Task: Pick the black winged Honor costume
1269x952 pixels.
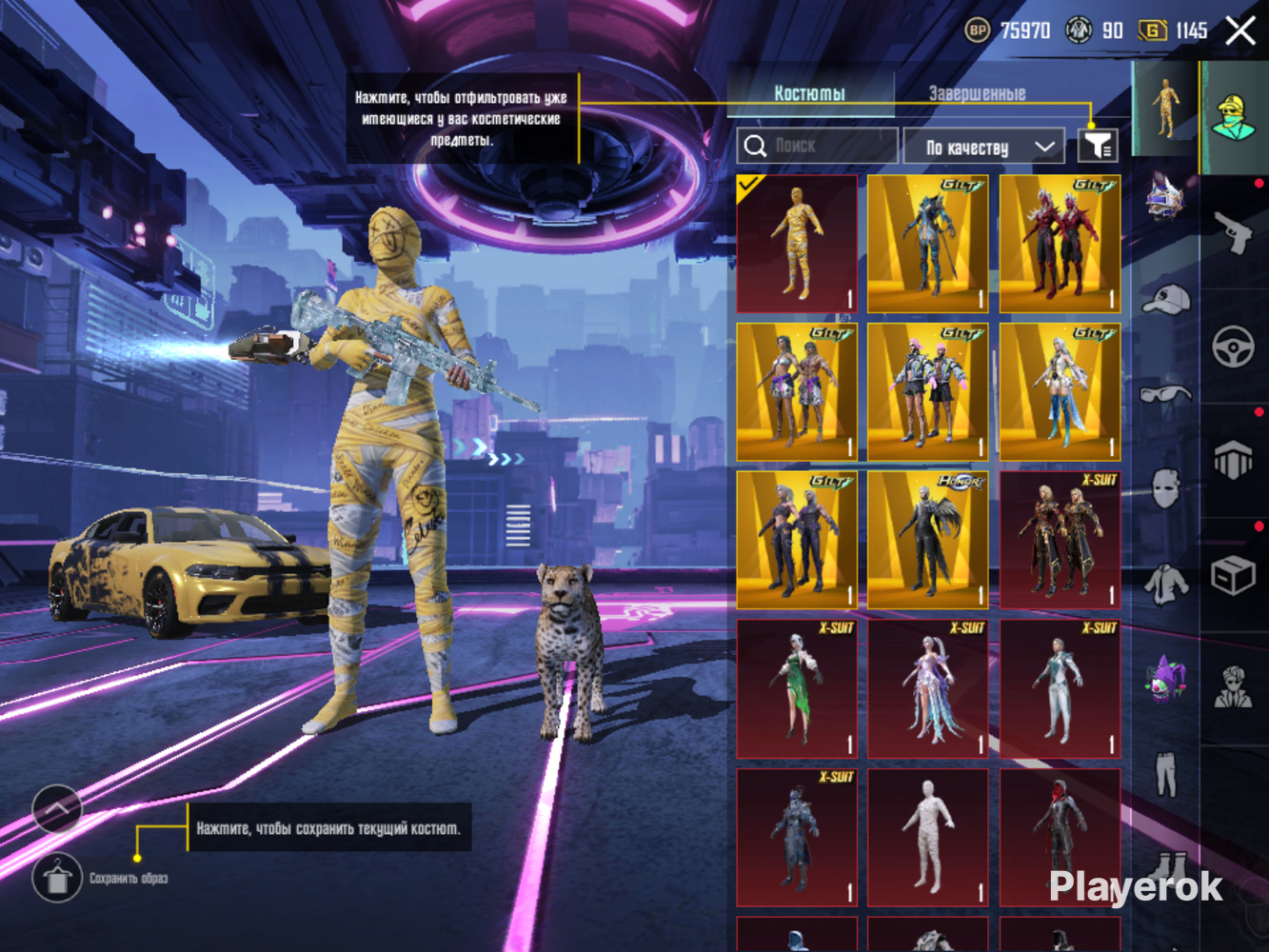Action: [928, 540]
